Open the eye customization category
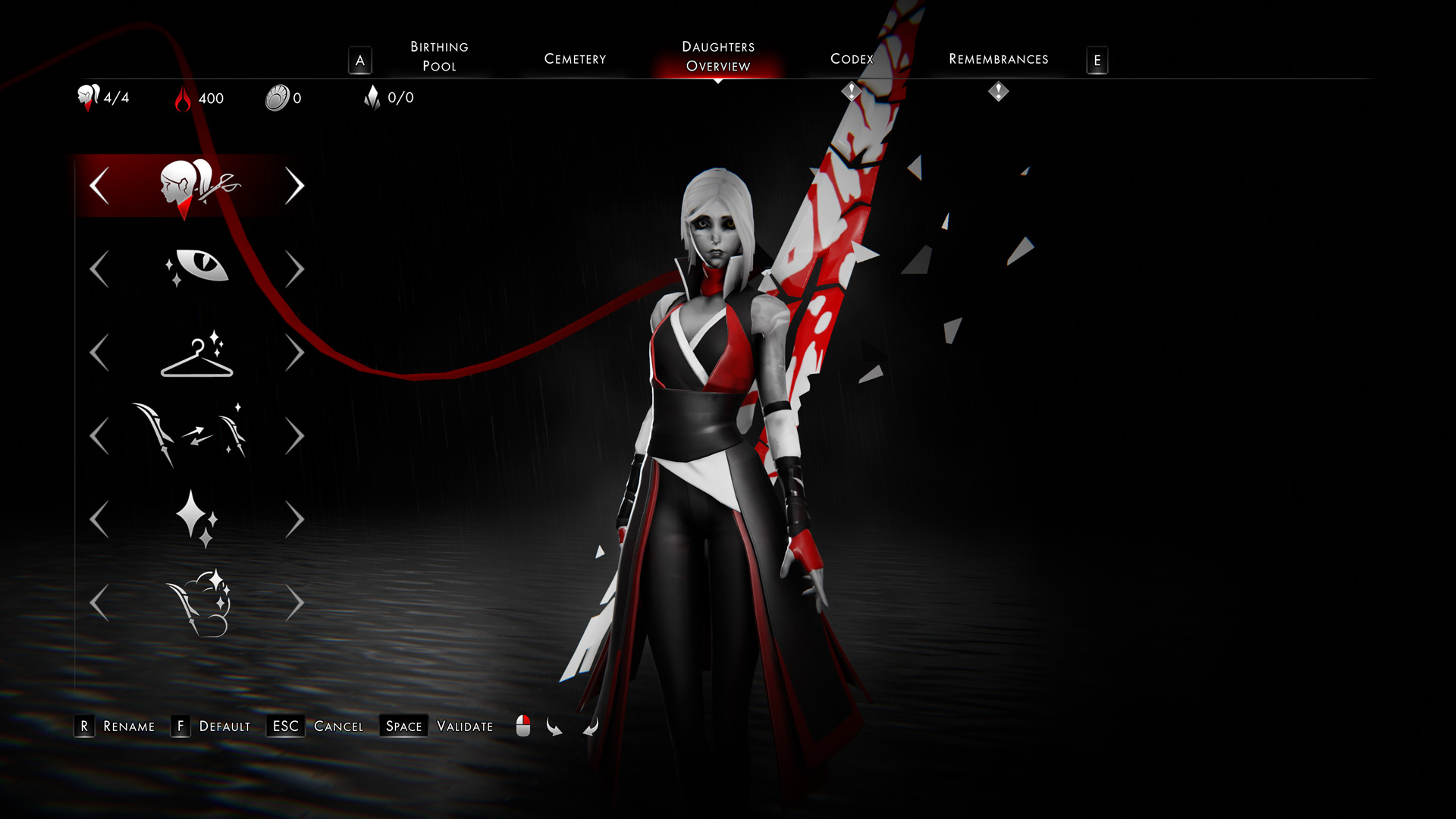This screenshot has width=1456, height=819. pos(201,268)
